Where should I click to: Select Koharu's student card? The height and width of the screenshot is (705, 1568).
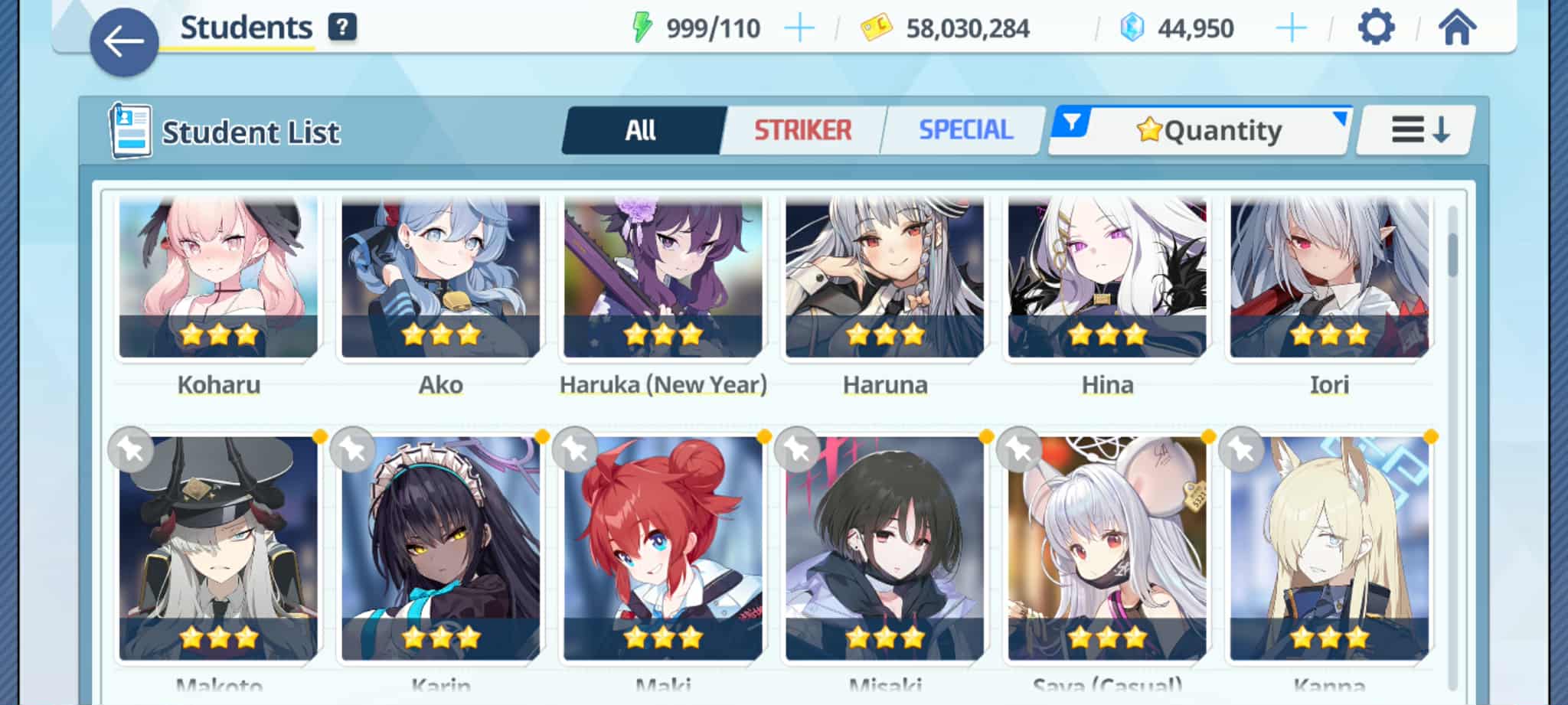[218, 277]
